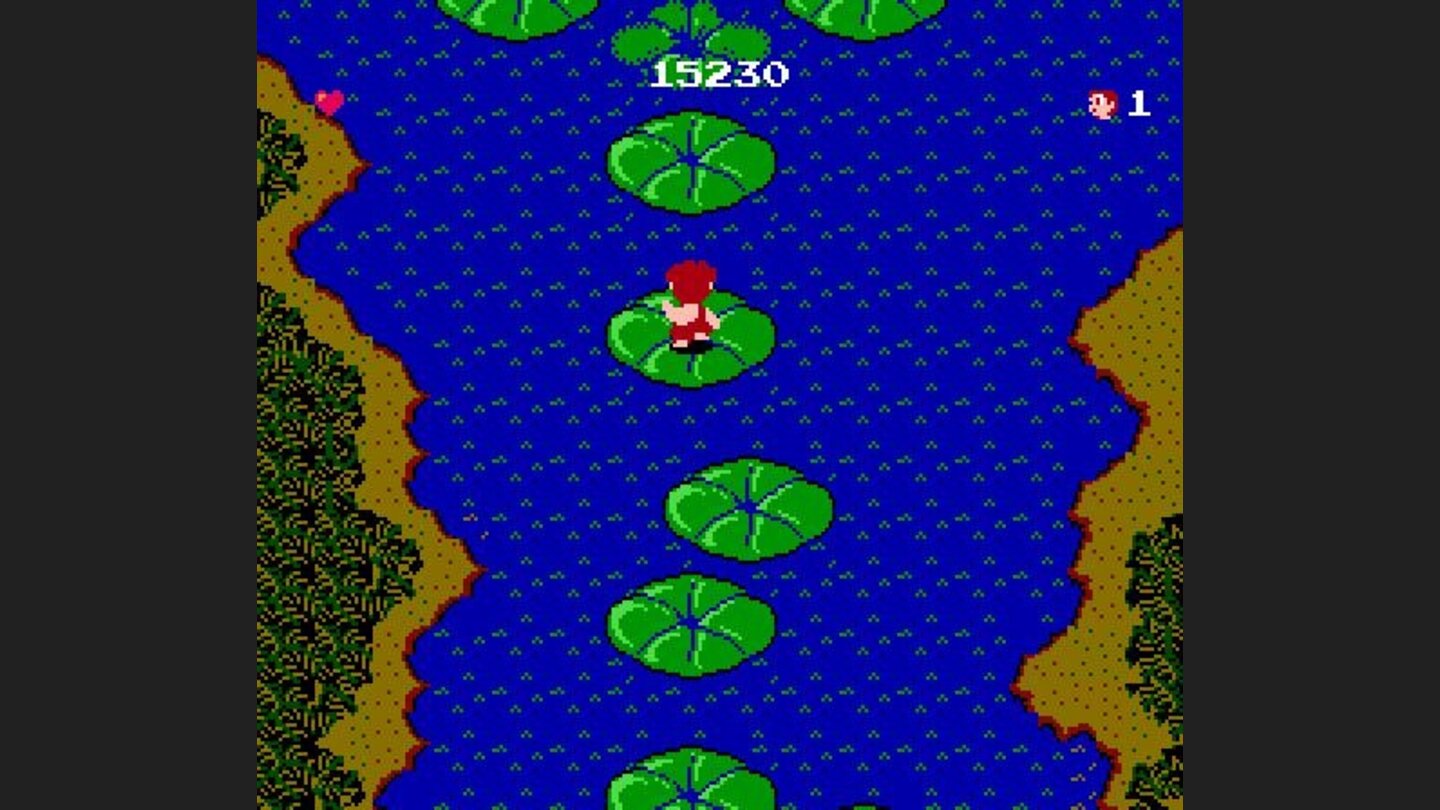Click the partially visible lily pad at bottom
Screen dimensions: 1440x810
[x=690, y=795]
